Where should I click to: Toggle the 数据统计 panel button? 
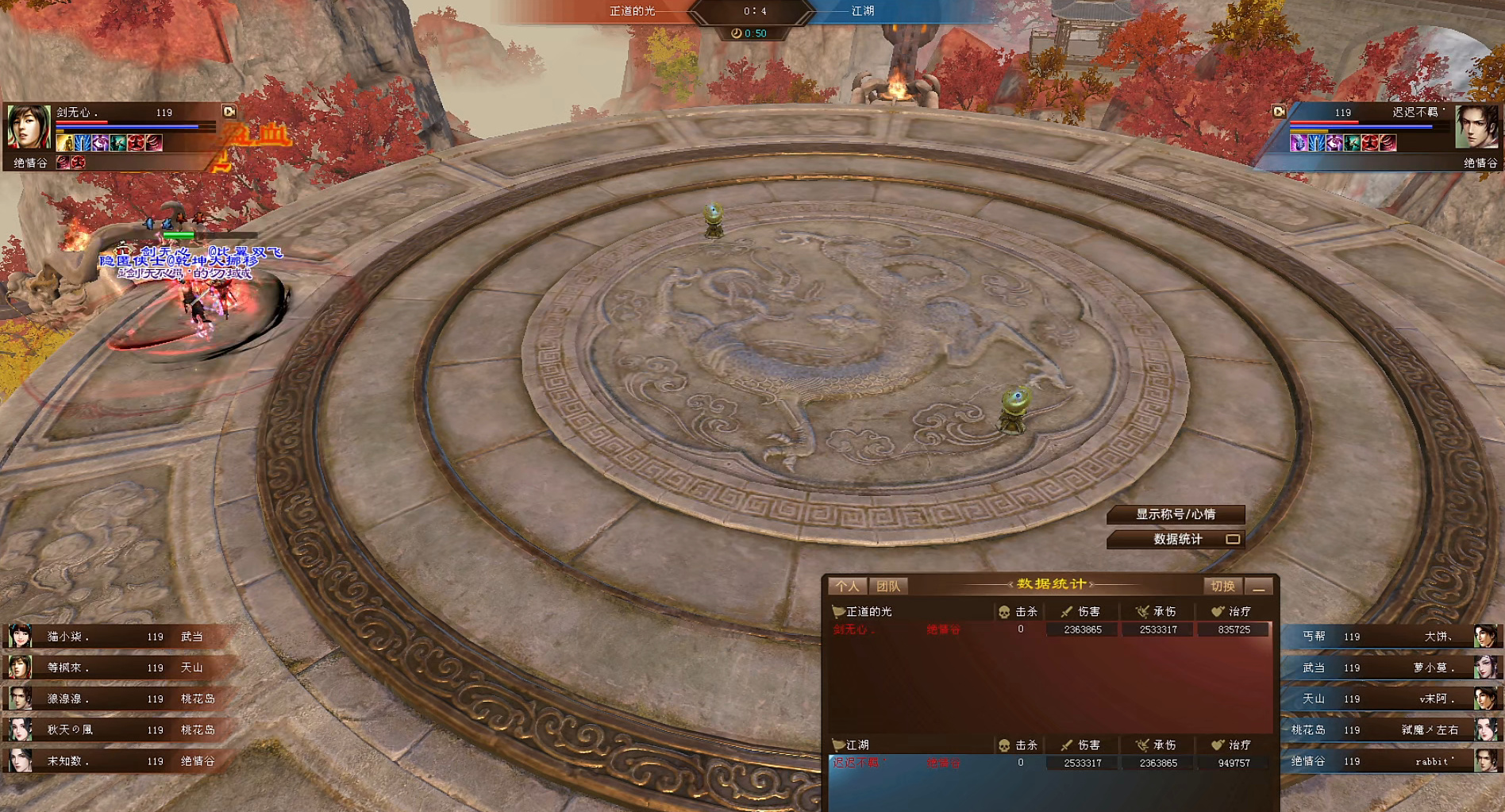point(1176,539)
